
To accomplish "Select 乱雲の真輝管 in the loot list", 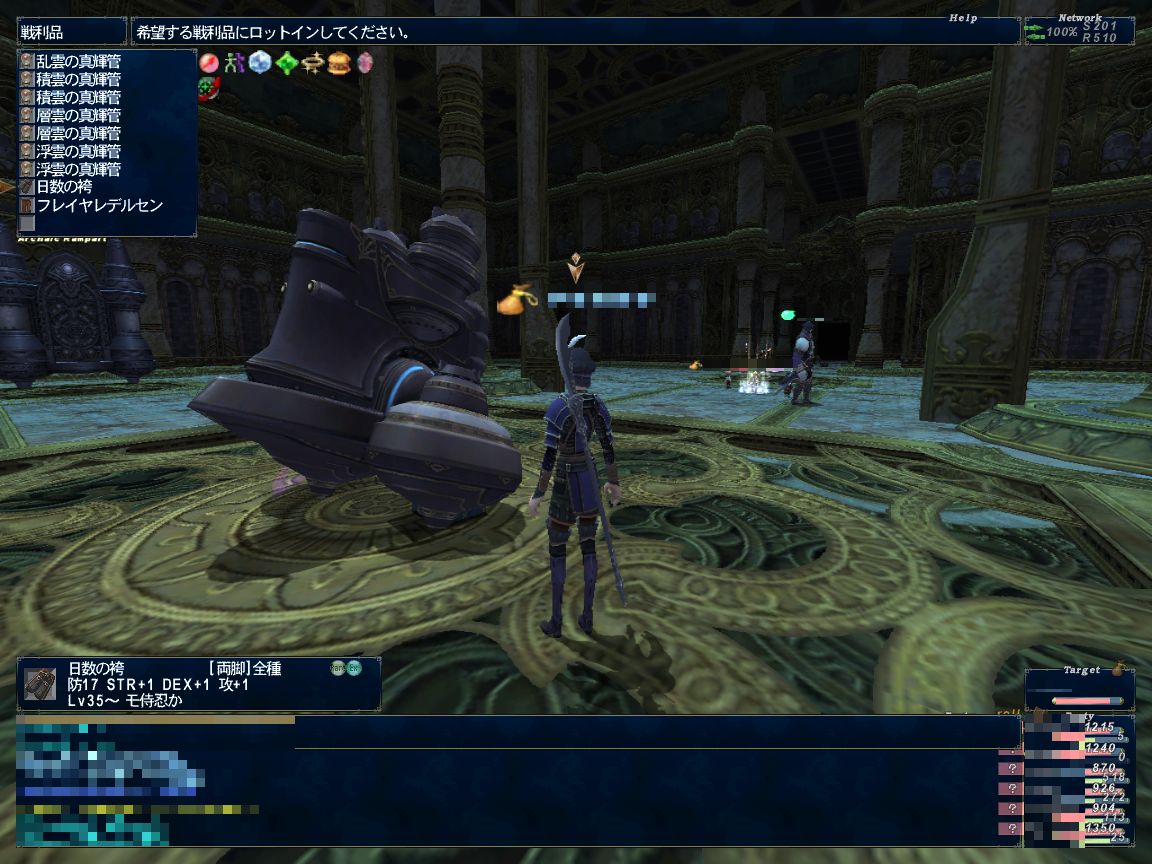I will 78,61.
